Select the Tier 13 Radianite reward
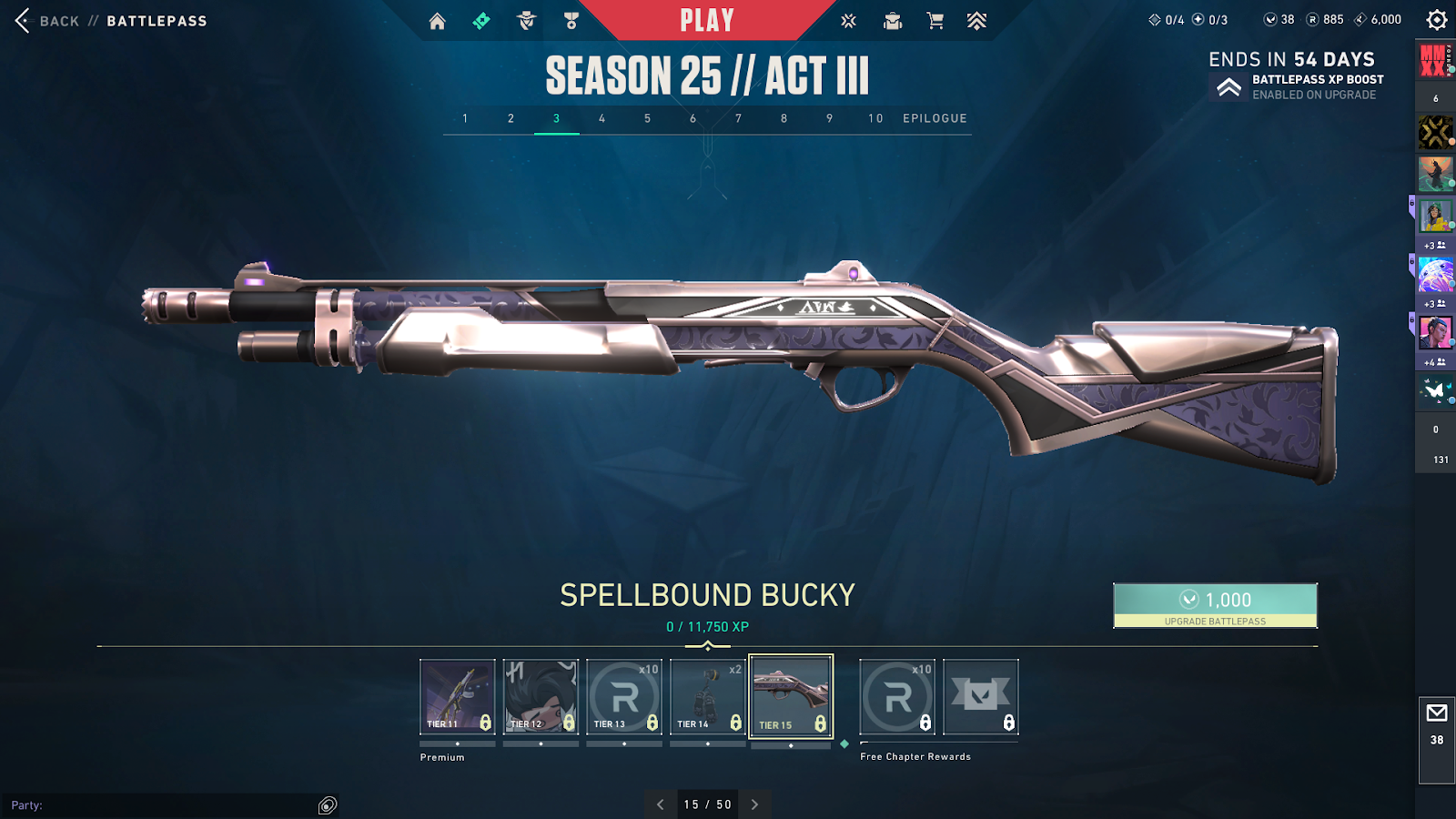This screenshot has width=1456, height=819. click(624, 696)
